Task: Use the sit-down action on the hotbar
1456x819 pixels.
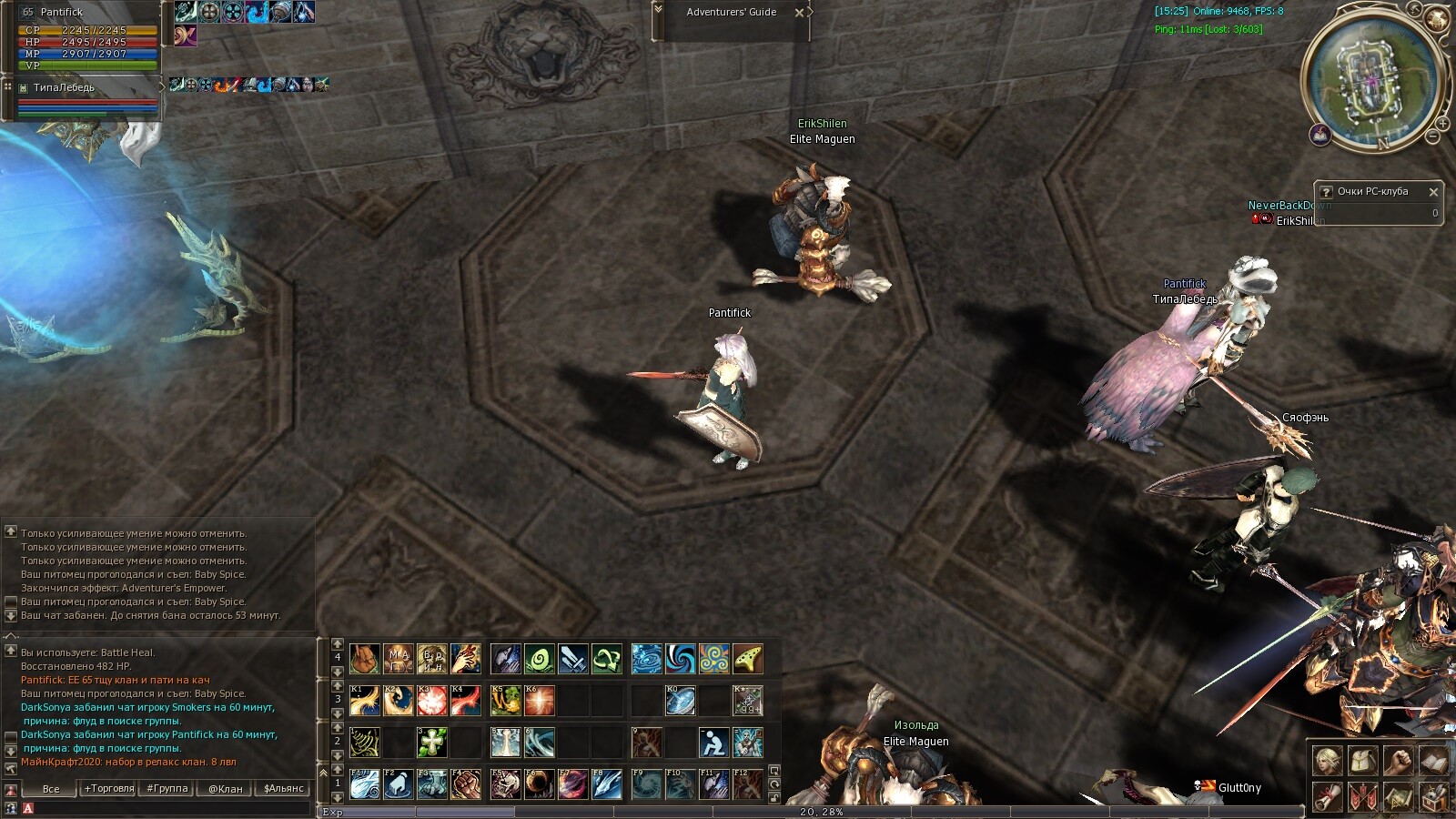Action: coord(713,743)
